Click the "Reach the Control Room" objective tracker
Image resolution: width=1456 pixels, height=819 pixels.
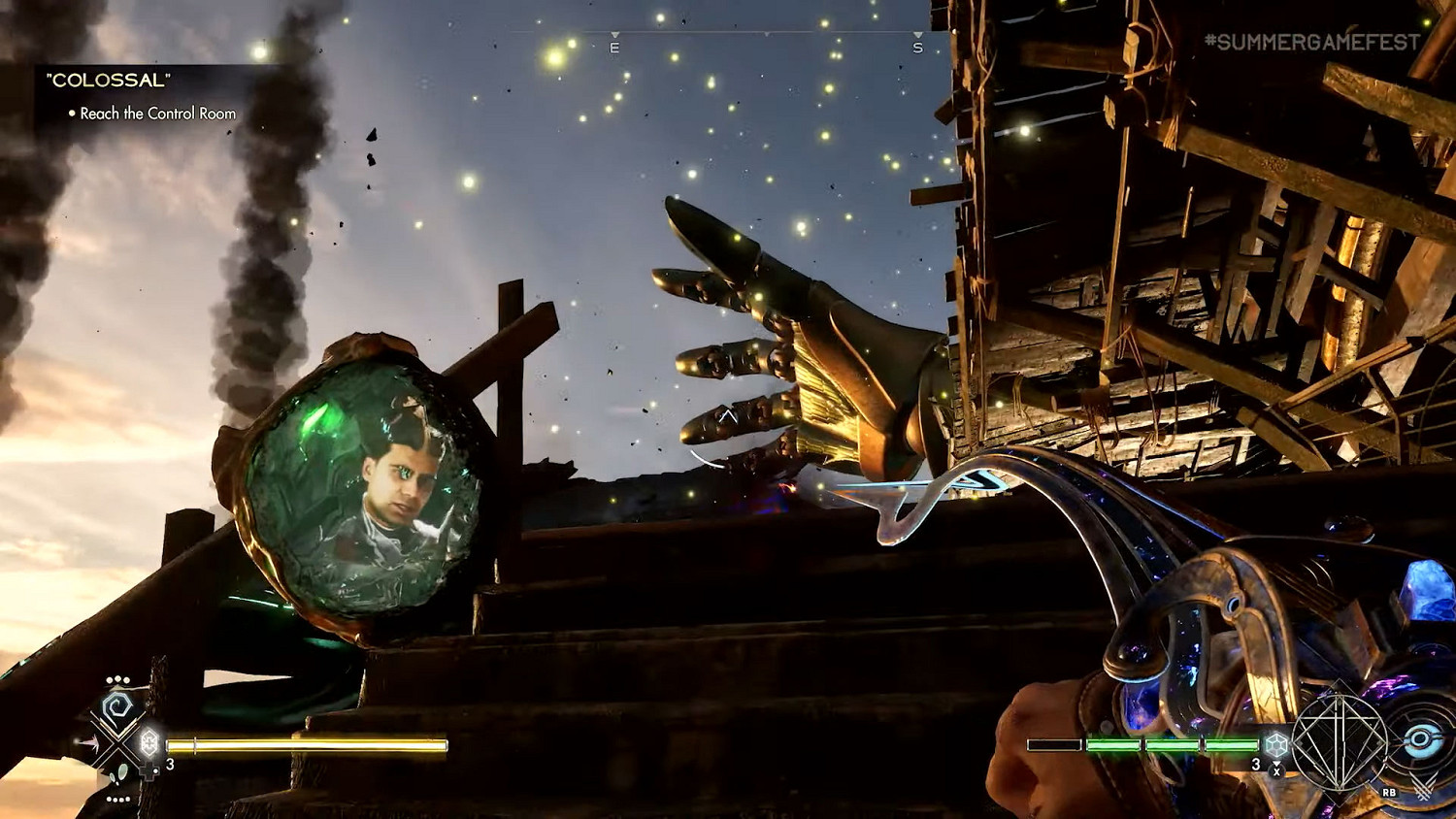tap(157, 114)
